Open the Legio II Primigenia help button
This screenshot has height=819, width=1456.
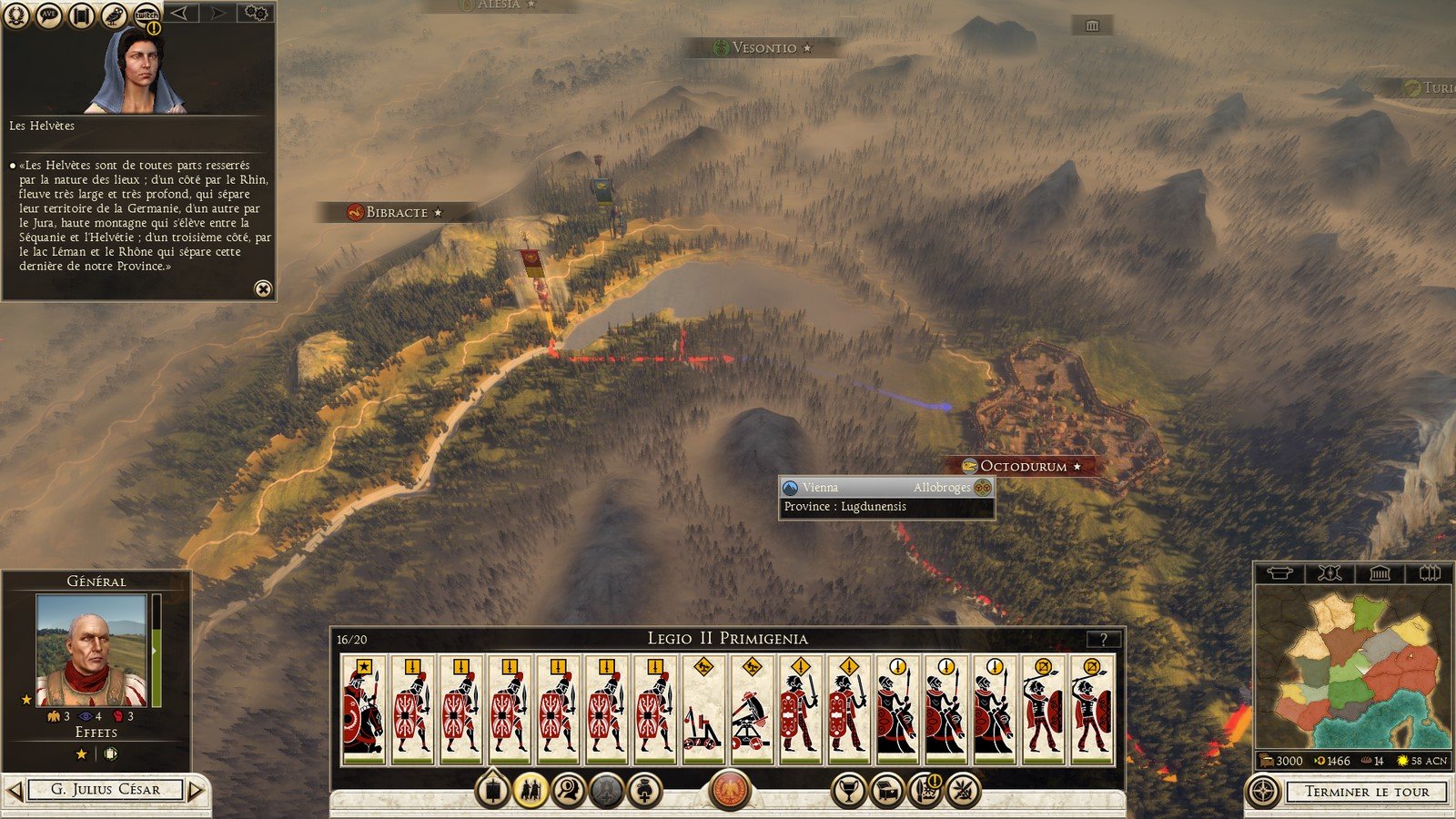(1104, 639)
